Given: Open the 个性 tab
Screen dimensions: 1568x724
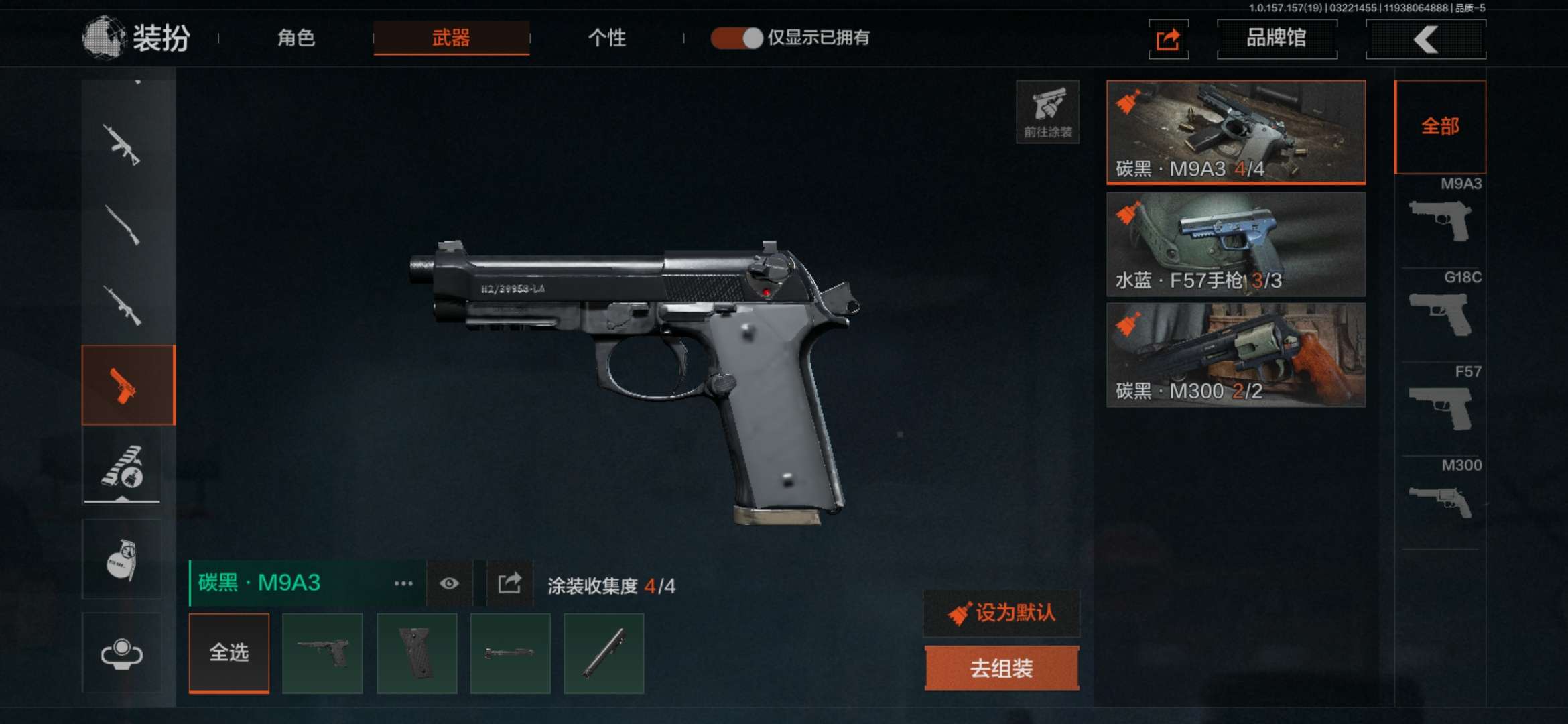Looking at the screenshot, I should pos(606,38).
